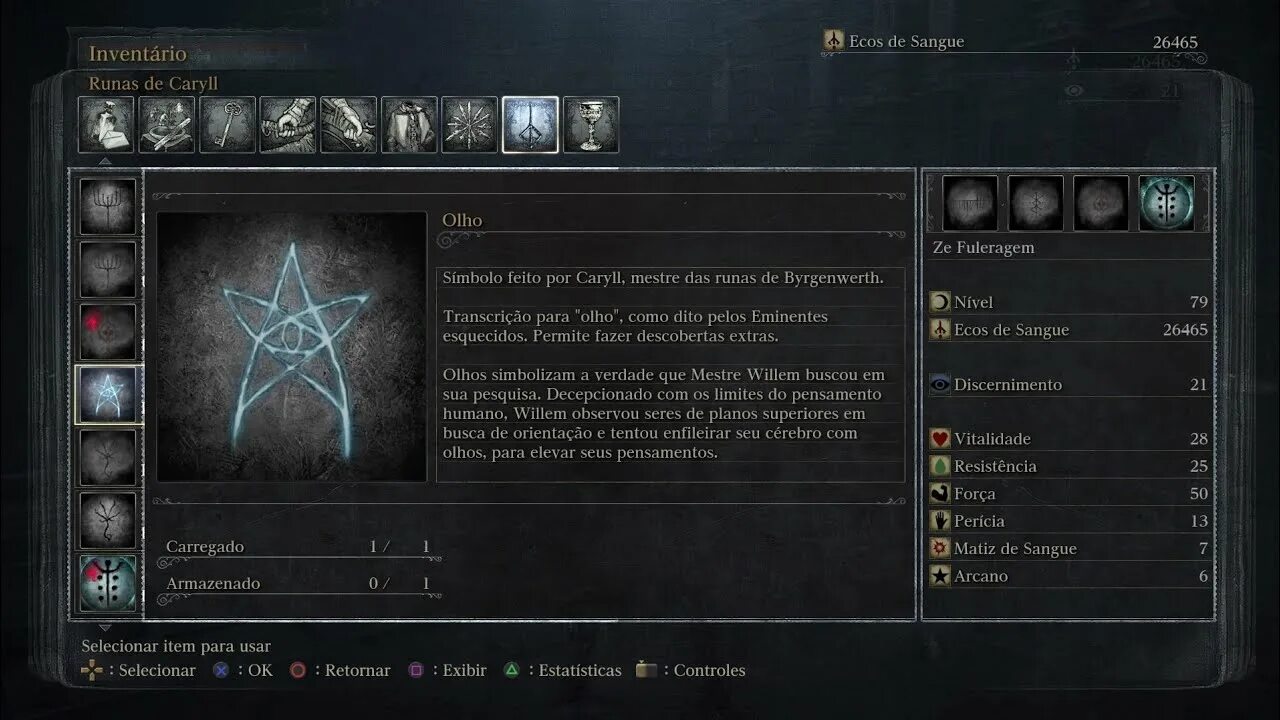Image resolution: width=1280 pixels, height=720 pixels.
Task: Select the Caryll runes tab
Action: point(530,125)
